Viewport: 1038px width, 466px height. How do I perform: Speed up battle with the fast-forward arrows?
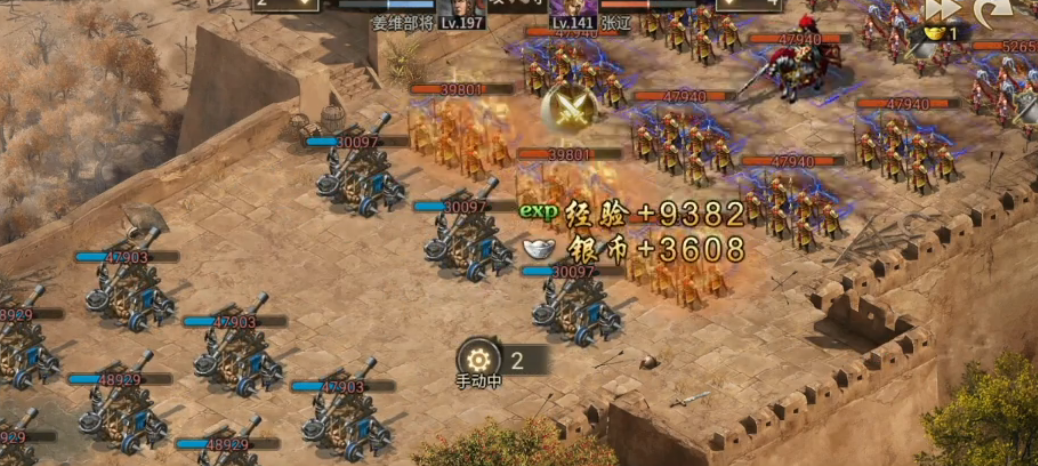941,9
